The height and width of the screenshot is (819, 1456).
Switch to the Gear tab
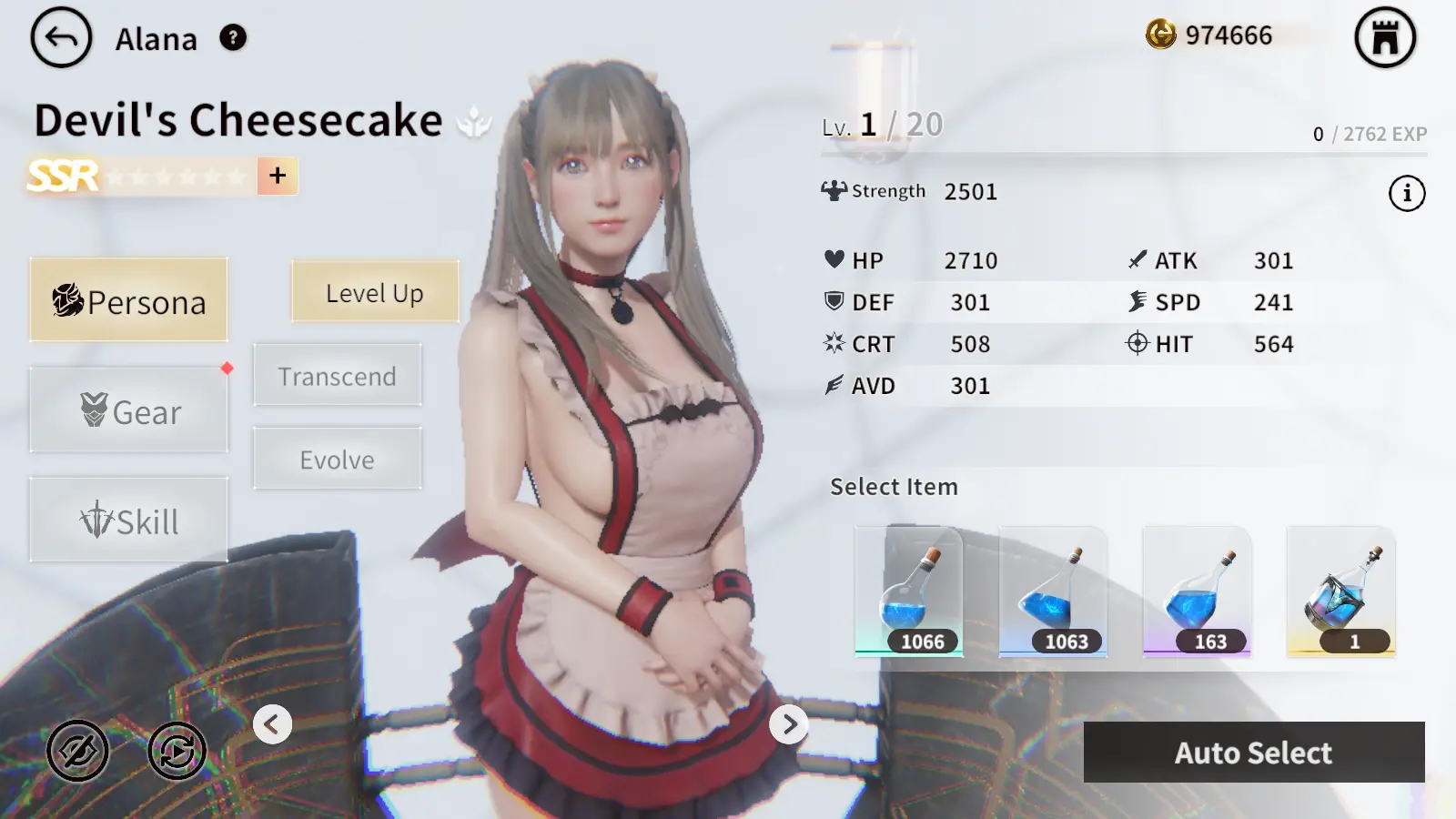pyautogui.click(x=129, y=410)
